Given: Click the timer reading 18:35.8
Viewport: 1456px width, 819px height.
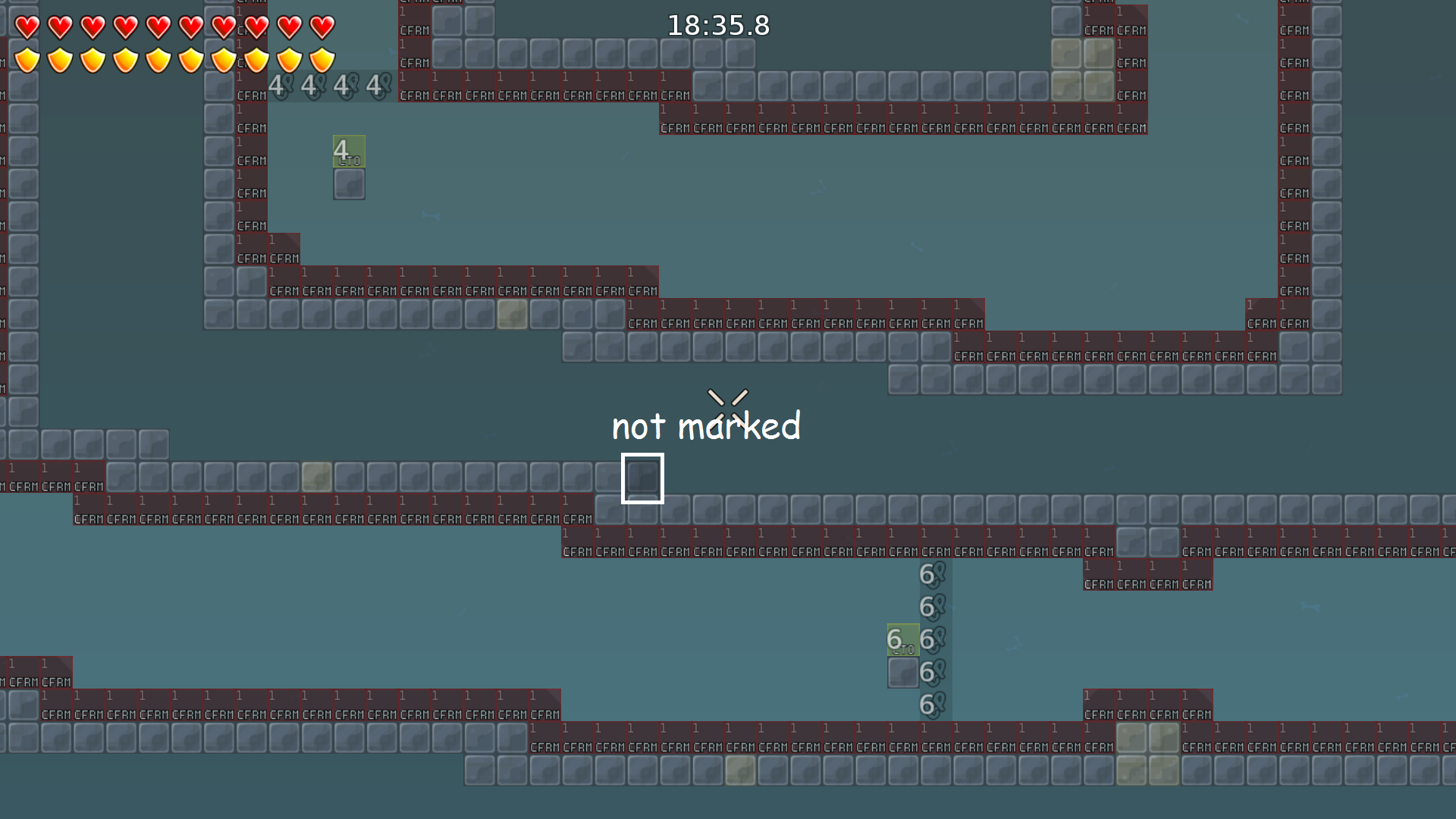Looking at the screenshot, I should (717, 26).
